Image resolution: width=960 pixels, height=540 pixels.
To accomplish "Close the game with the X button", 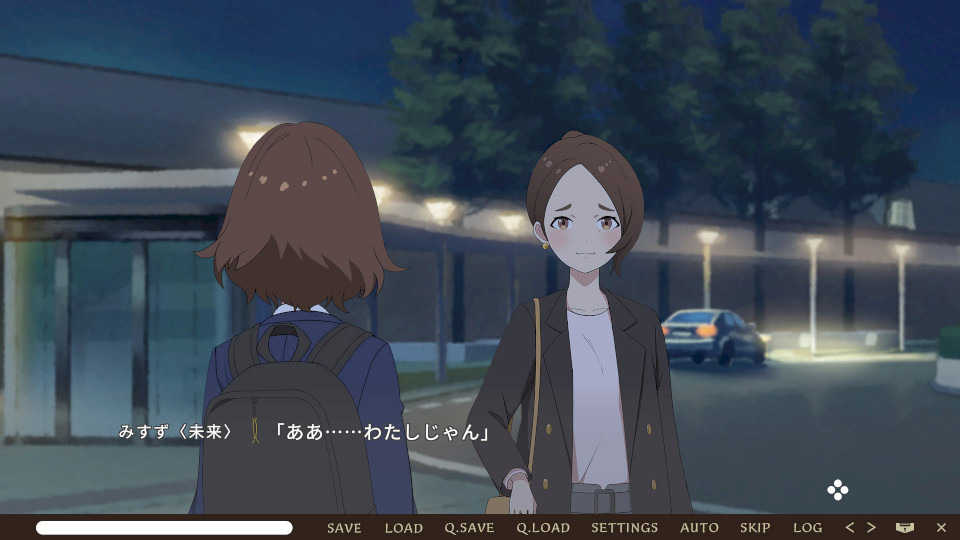I will pyautogui.click(x=941, y=527).
